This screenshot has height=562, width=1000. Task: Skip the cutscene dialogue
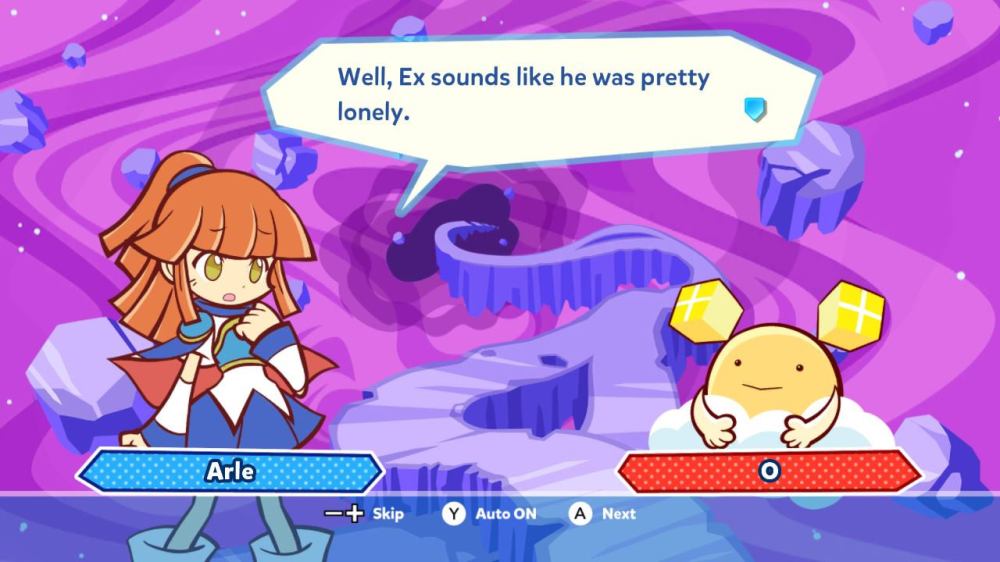[366, 514]
